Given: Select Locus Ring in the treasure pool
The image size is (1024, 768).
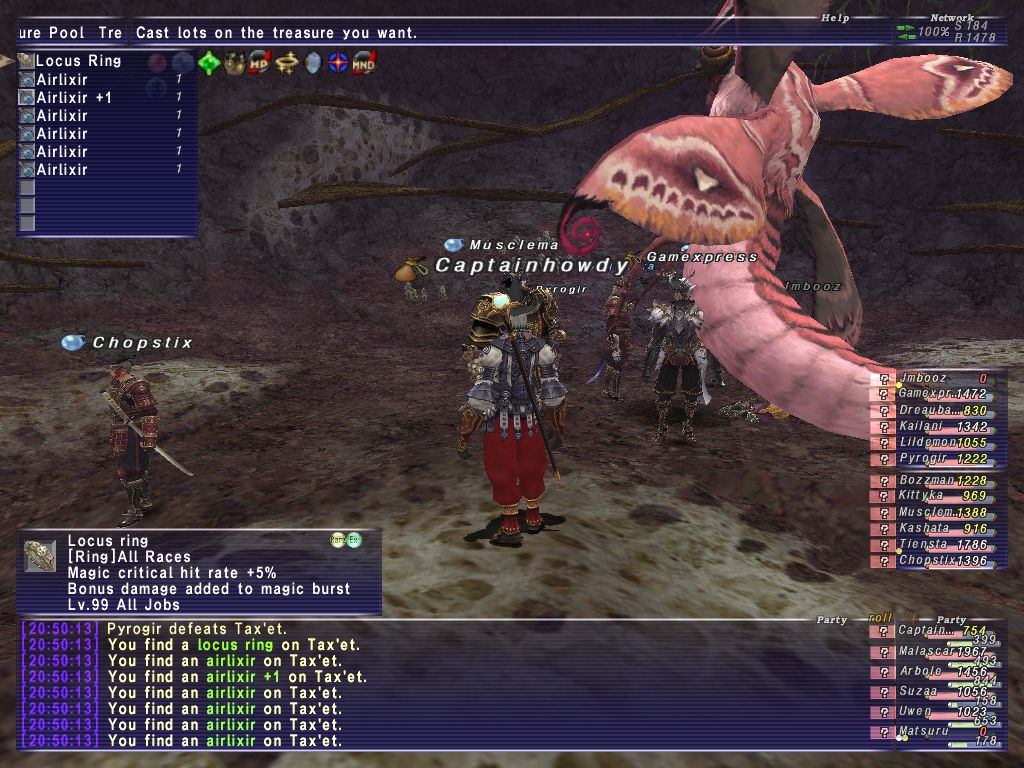Looking at the screenshot, I should point(78,61).
